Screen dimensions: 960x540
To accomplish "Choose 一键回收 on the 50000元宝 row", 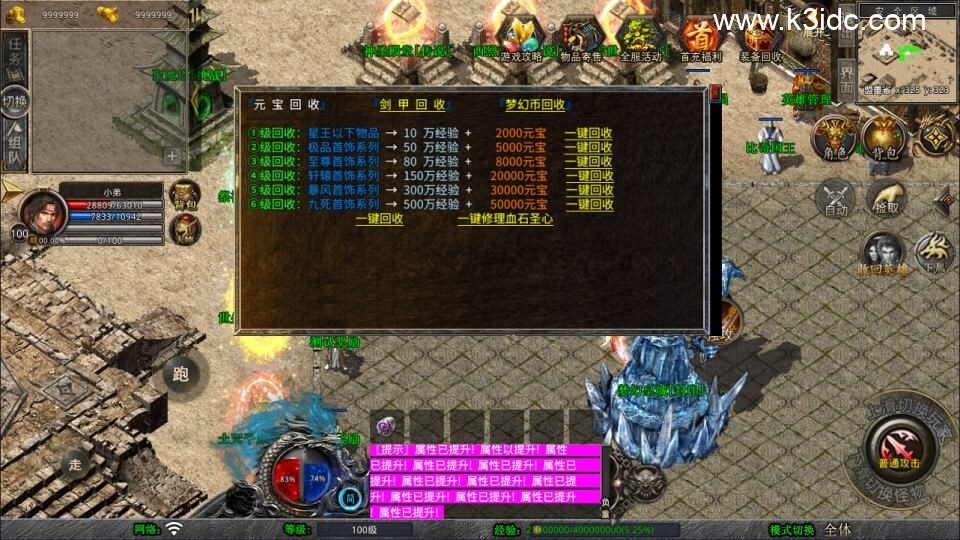I will tap(589, 204).
